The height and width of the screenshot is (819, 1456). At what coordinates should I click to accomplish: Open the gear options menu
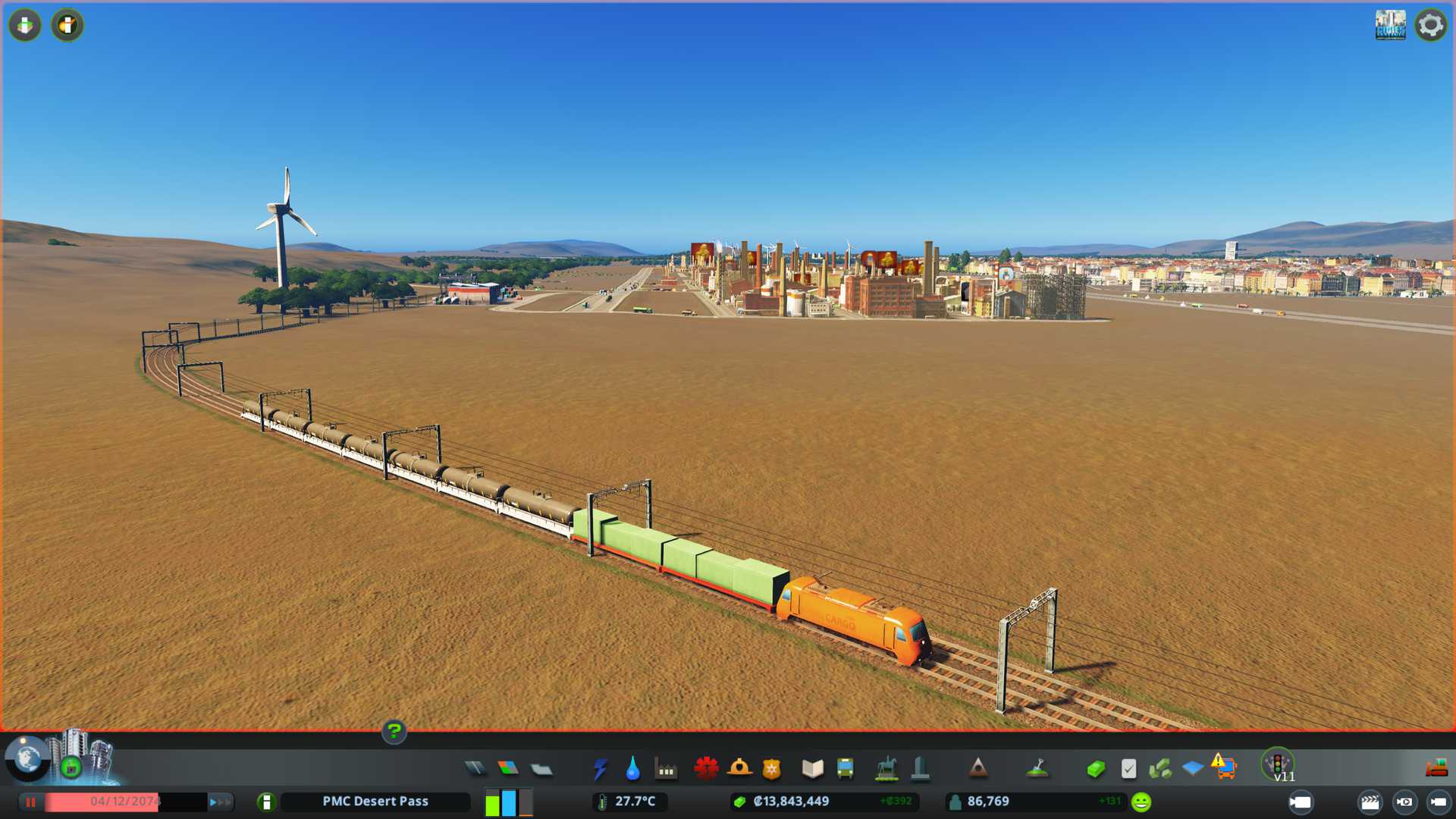1430,25
